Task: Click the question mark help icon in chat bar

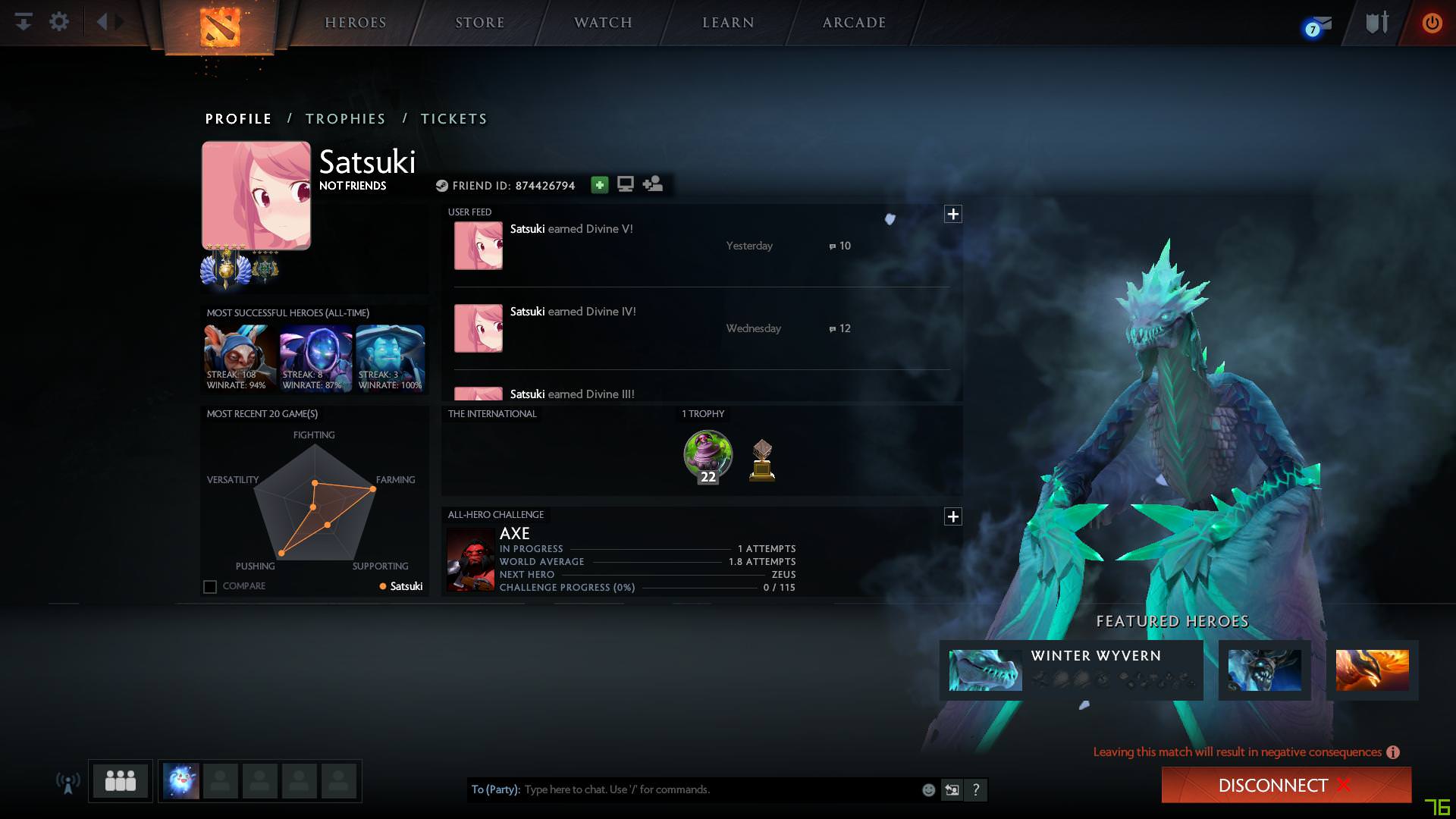Action: coord(977,789)
